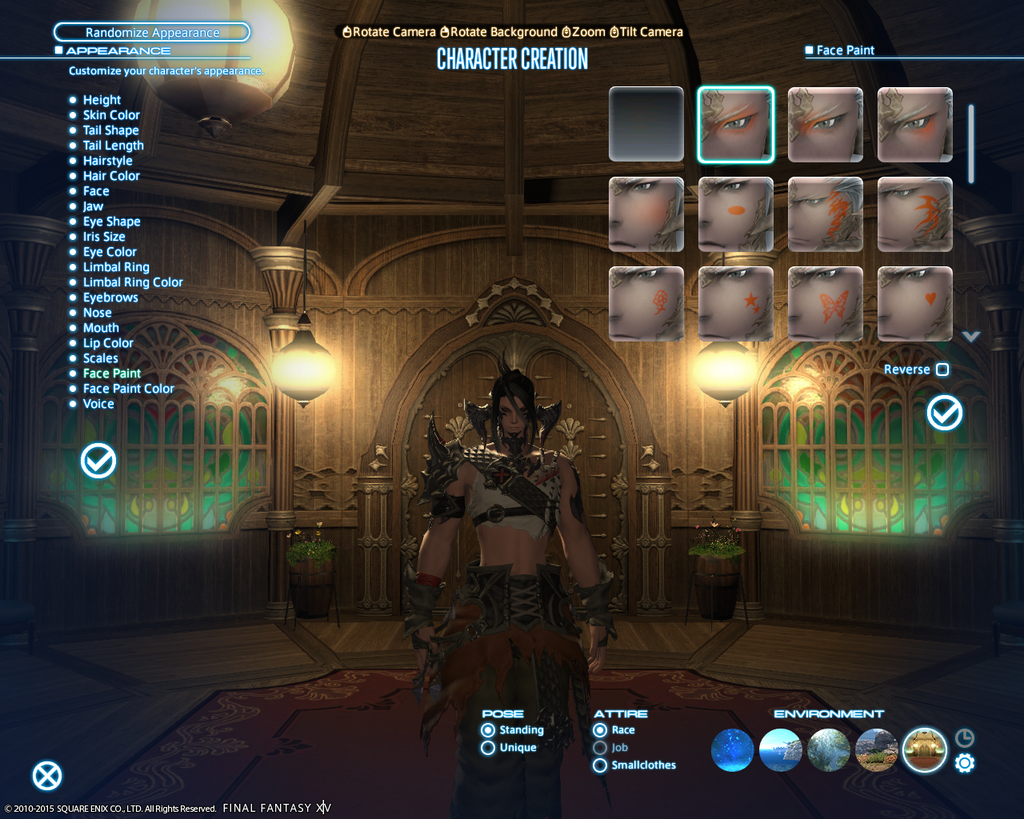Open the Voice option

(98, 404)
